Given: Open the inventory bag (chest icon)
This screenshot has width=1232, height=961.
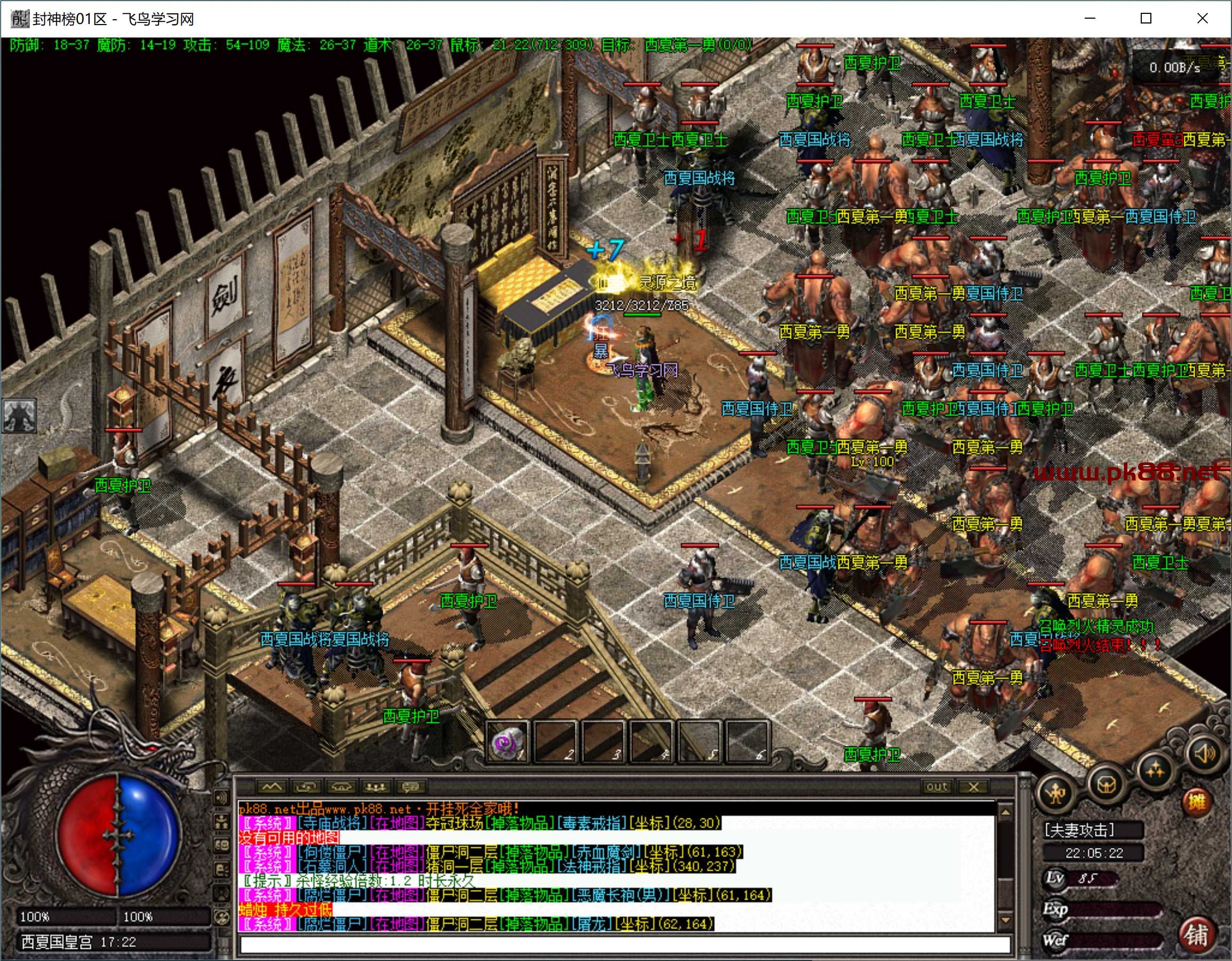Looking at the screenshot, I should 1106,784.
